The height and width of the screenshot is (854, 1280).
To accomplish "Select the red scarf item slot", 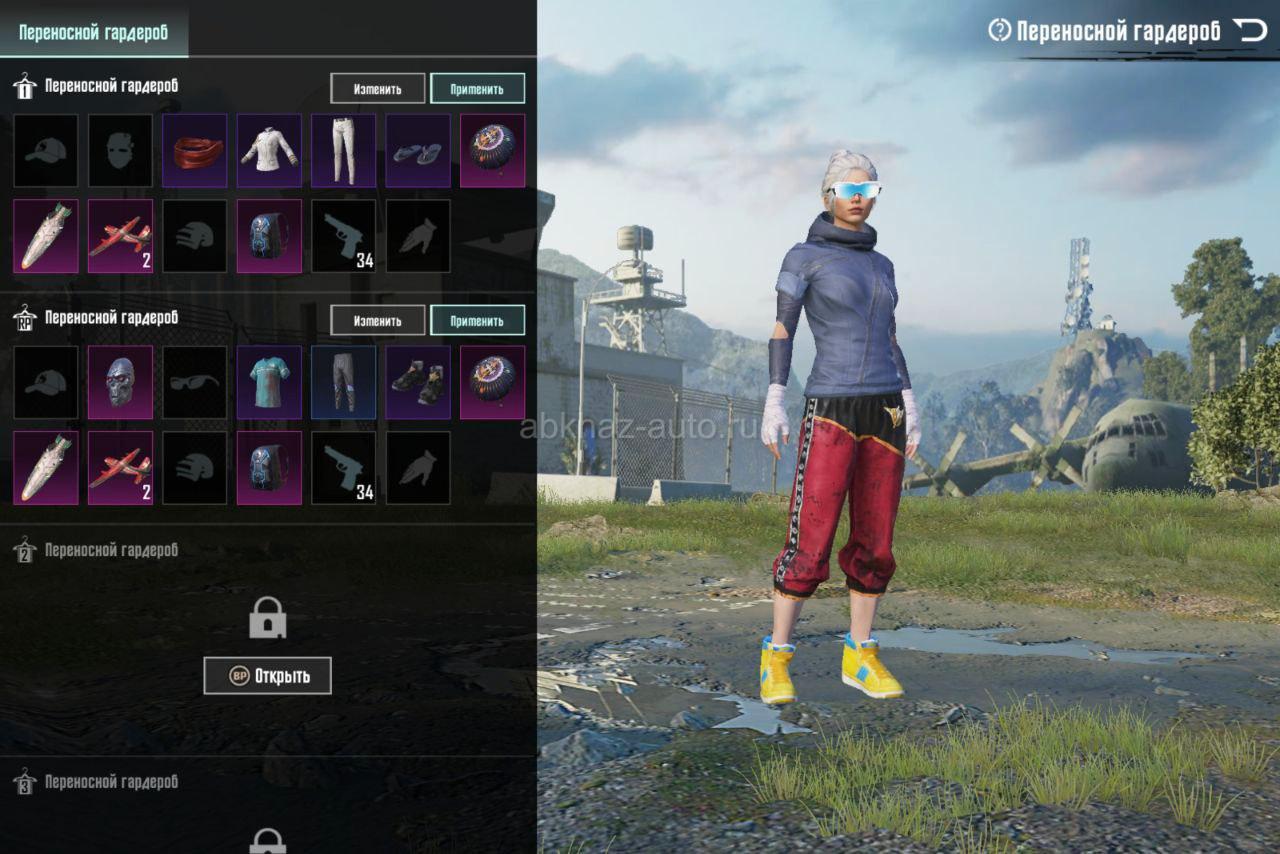I will tap(195, 151).
